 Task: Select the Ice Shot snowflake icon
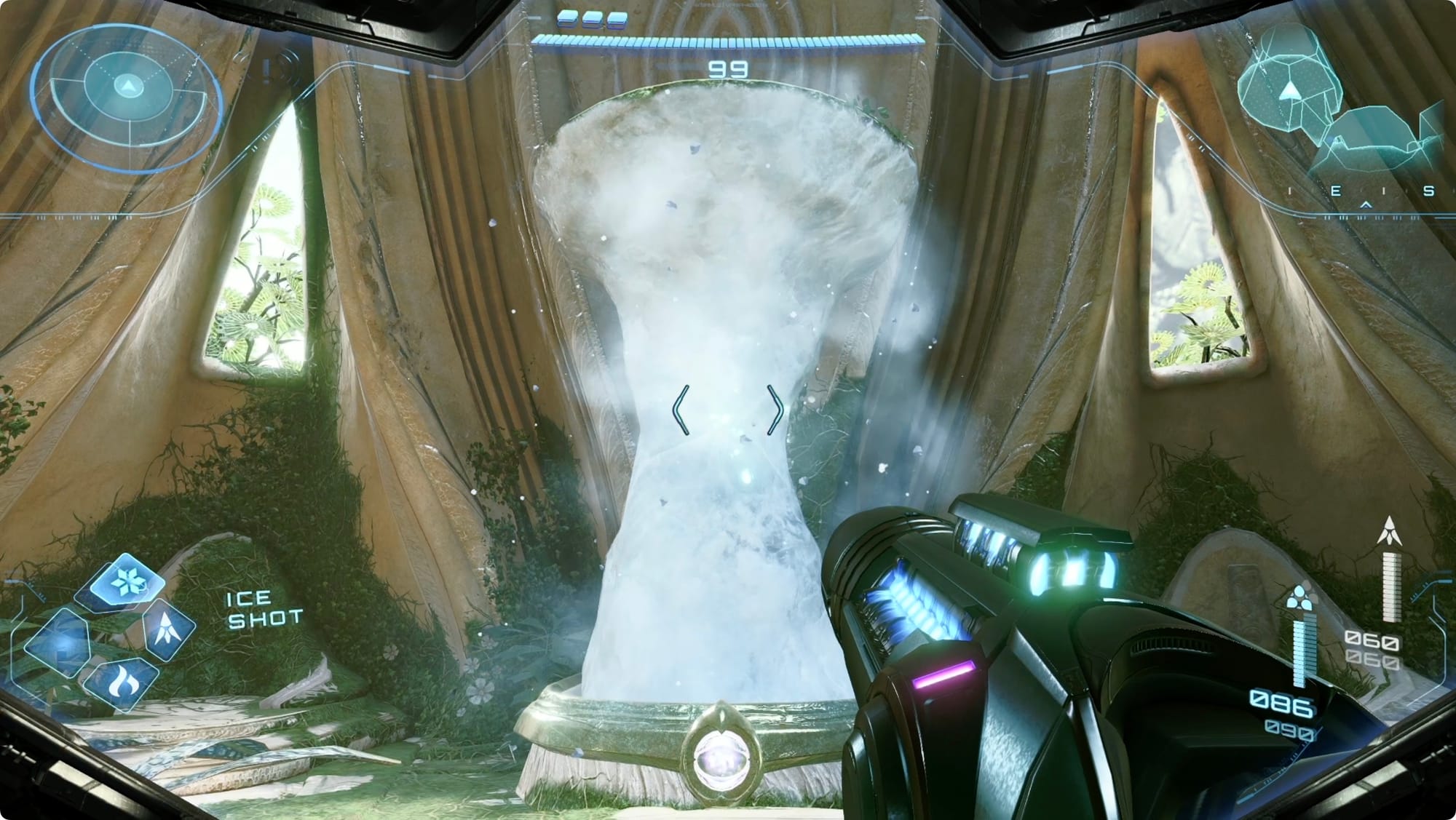128,581
